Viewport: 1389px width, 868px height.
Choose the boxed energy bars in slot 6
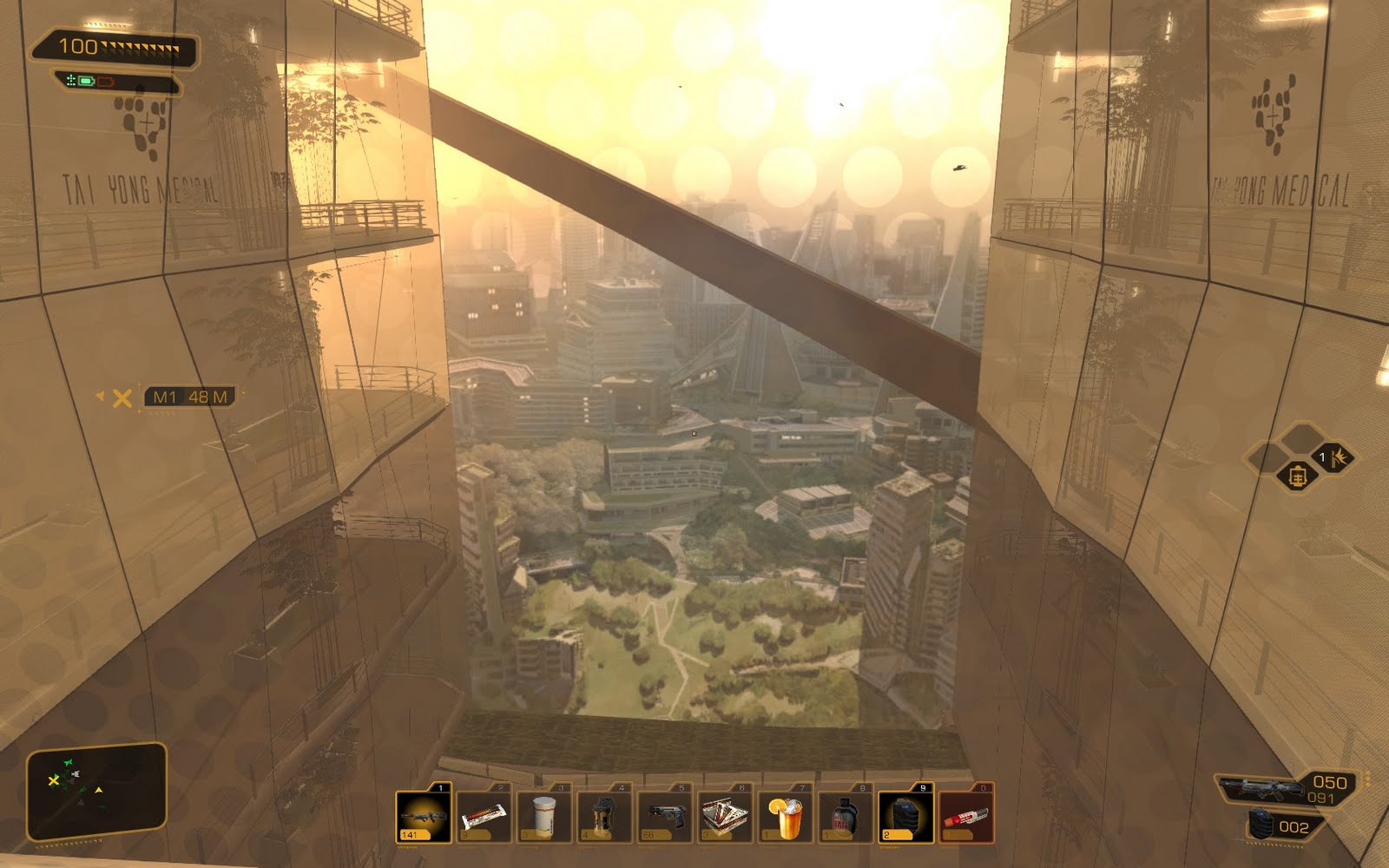point(725,816)
